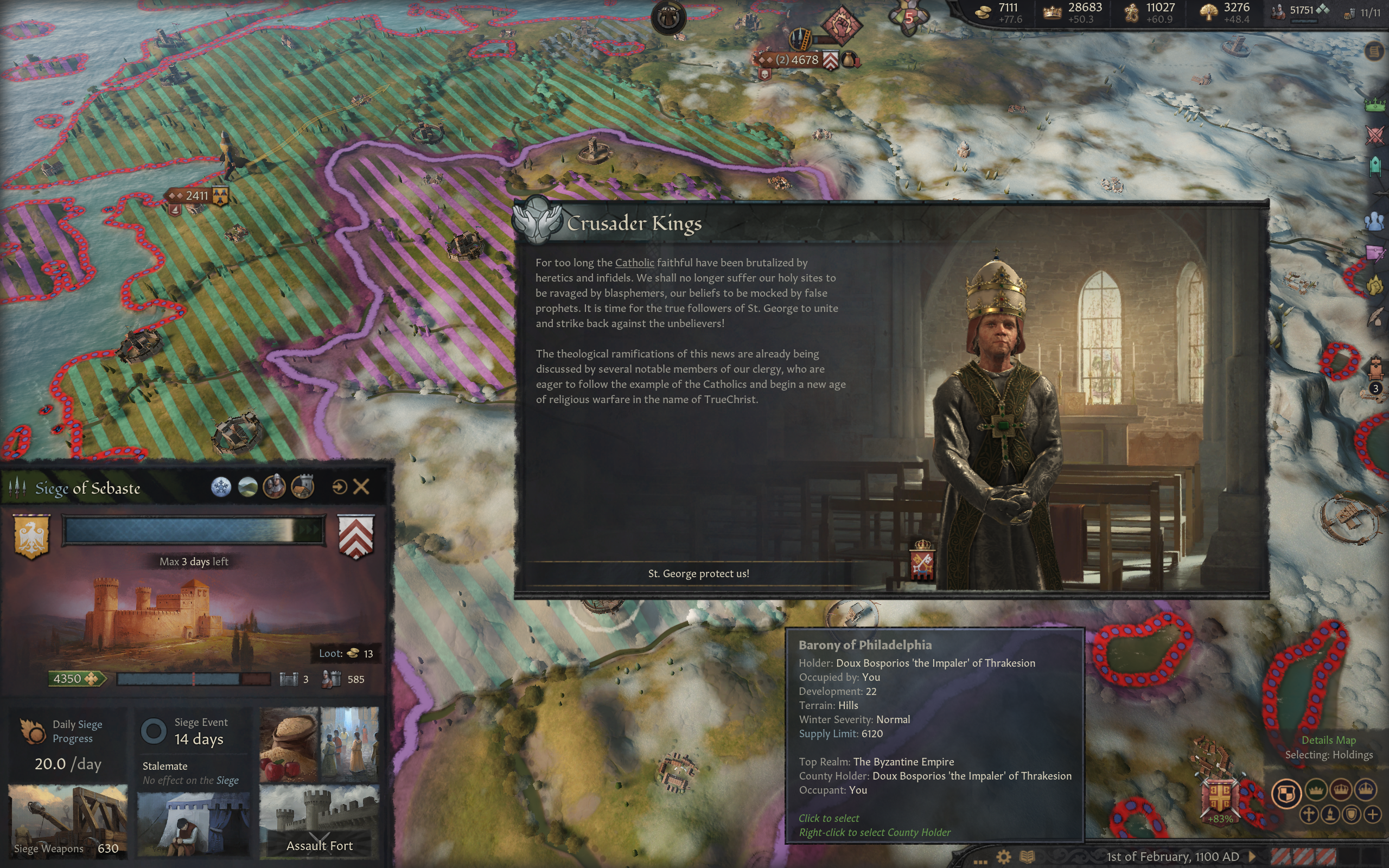Launch the Assault Fort action
The image size is (1389, 868).
pos(319,845)
